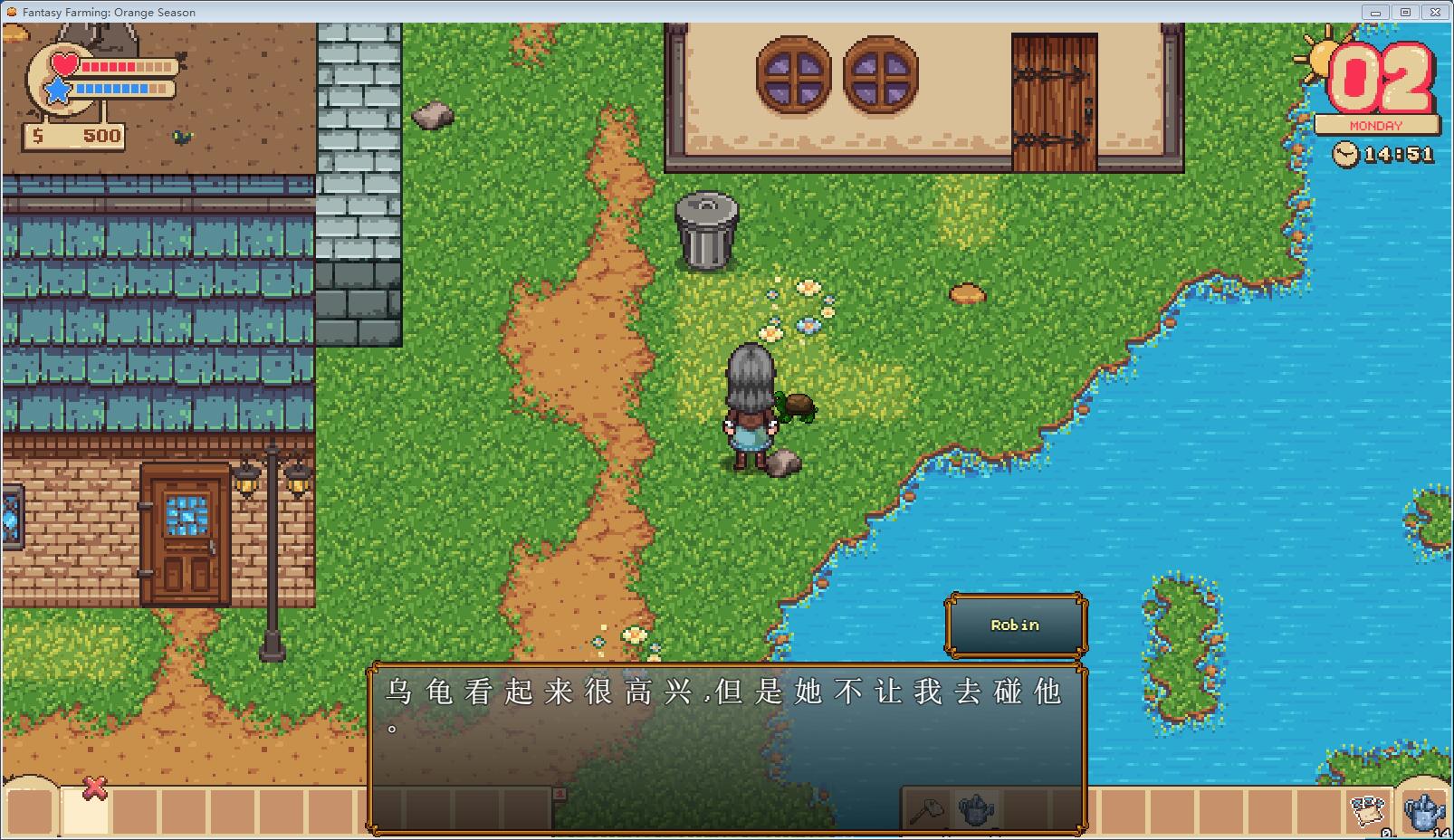Click the red X hotbar marker
The width and height of the screenshot is (1454, 840).
[x=94, y=789]
